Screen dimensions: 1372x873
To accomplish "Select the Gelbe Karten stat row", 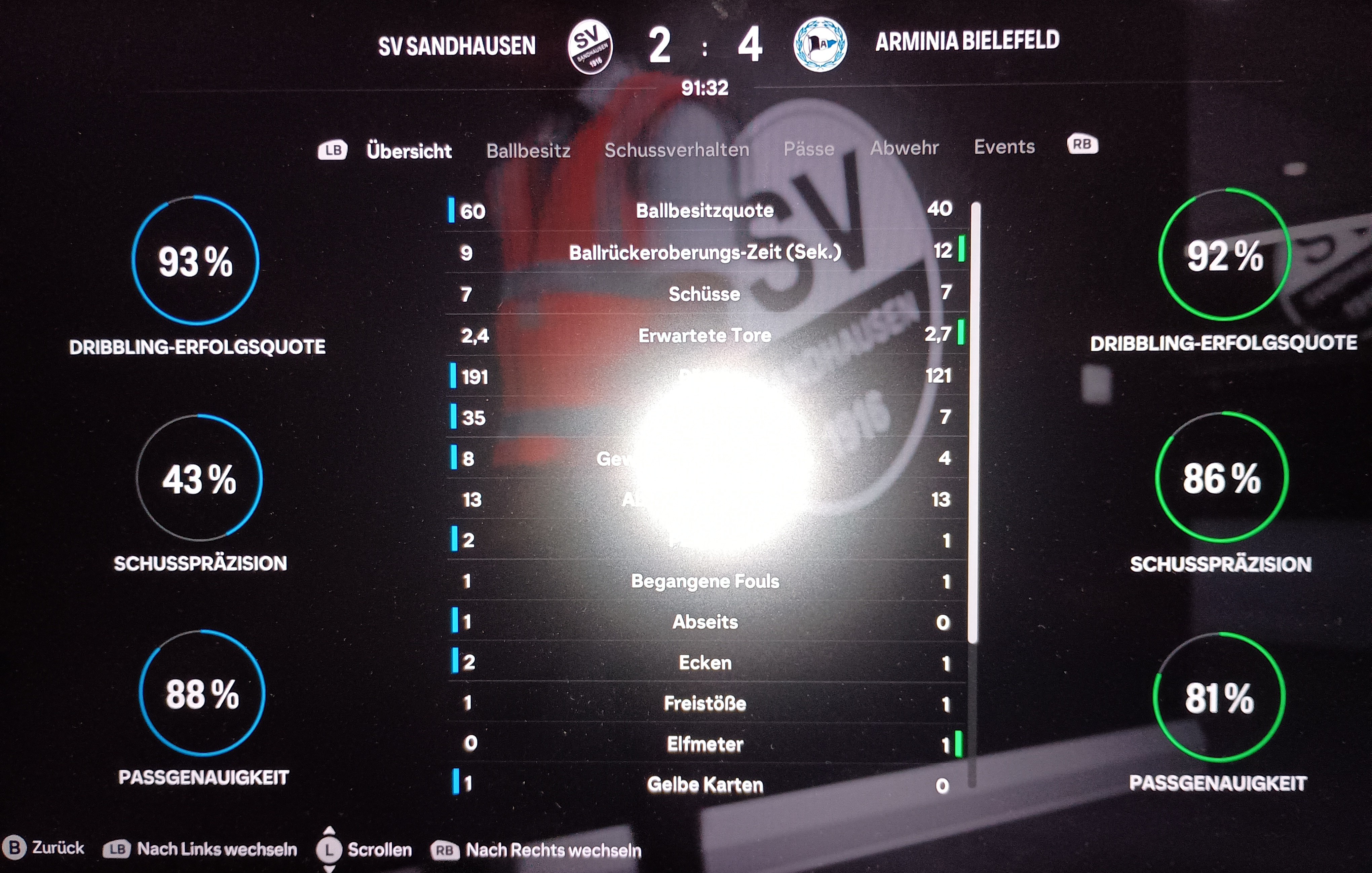I will tap(705, 785).
